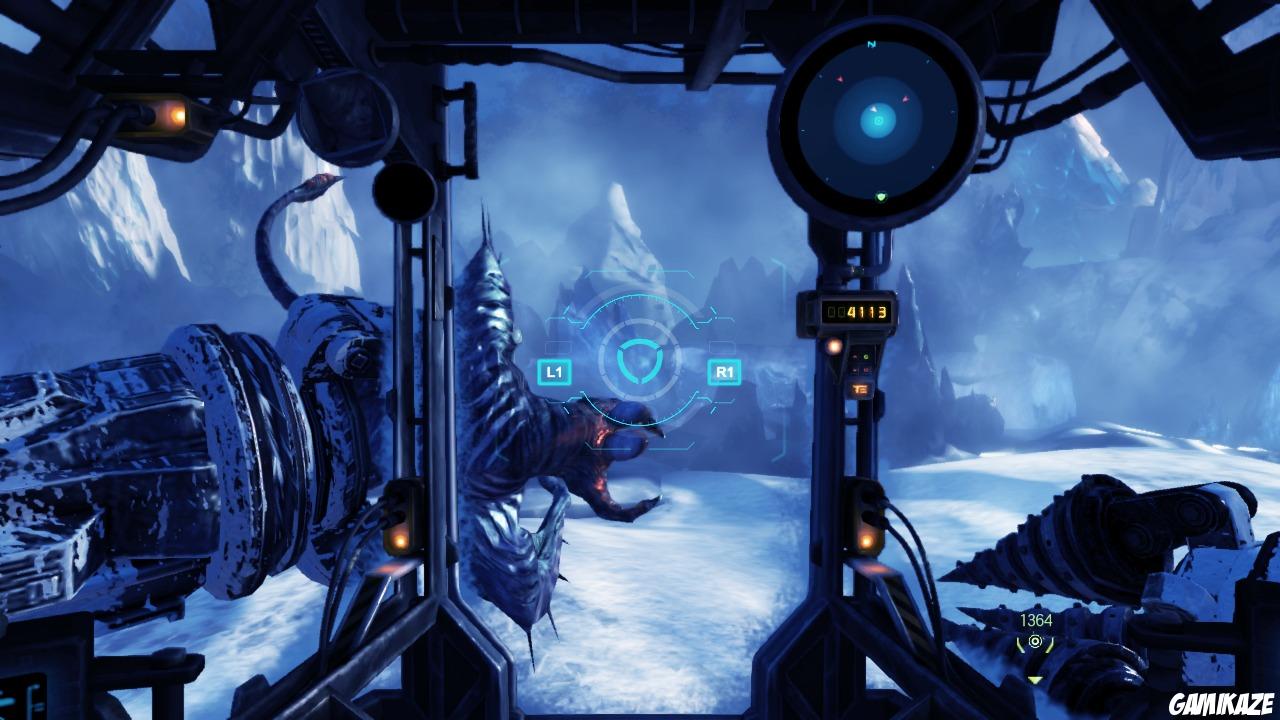Click the green arrow below the compass dial

coord(880,197)
